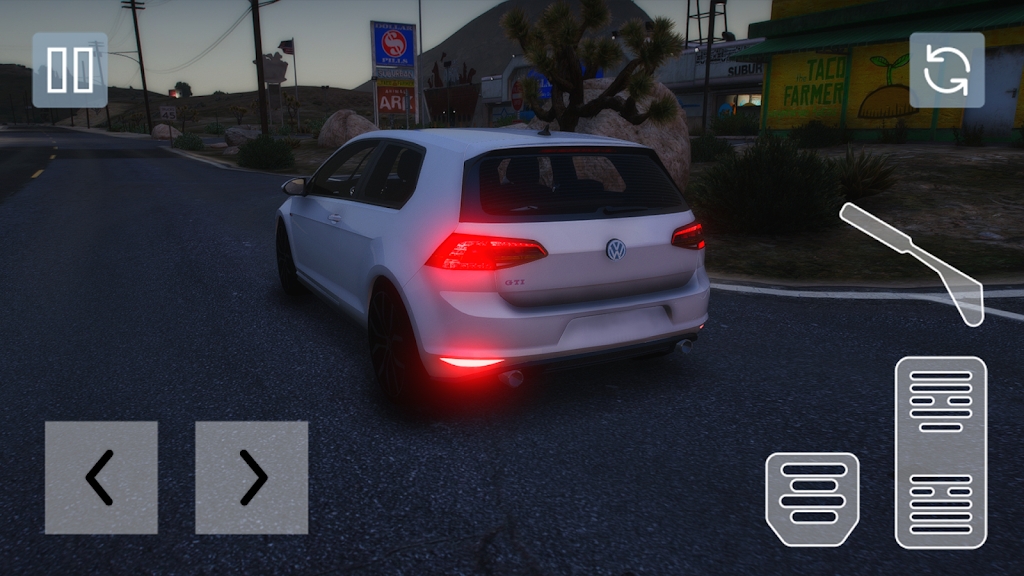Screen dimensions: 1024x576
Task: Tap the circular arrows camera switch button
Action: click(946, 70)
